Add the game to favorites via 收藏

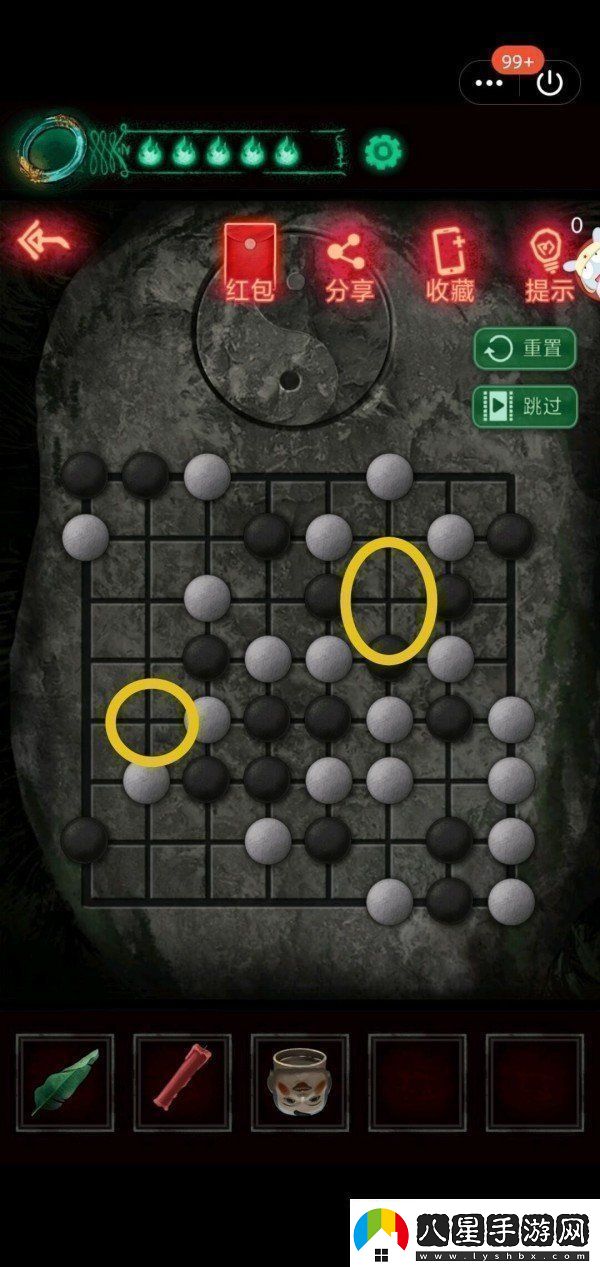click(449, 264)
